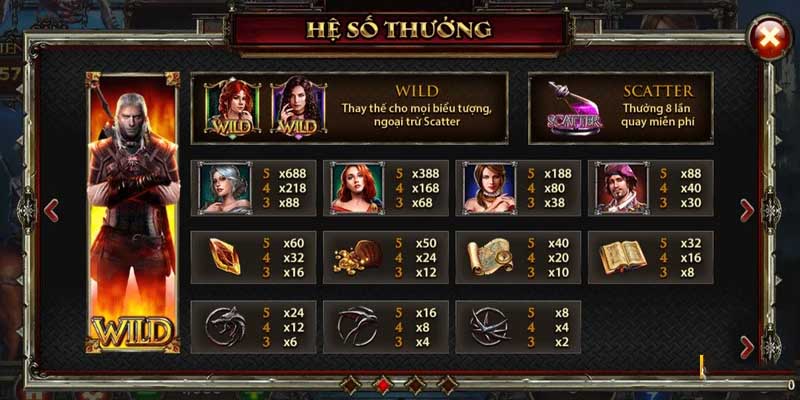800x400 pixels.
Task: Go back with the red left arrow
Action: pyautogui.click(x=52, y=210)
